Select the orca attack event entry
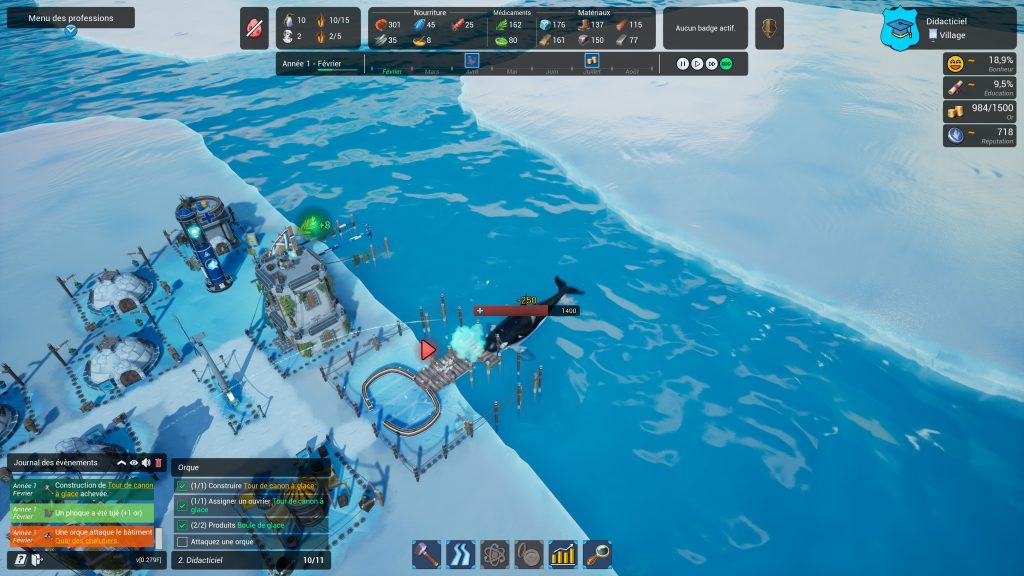The height and width of the screenshot is (576, 1024). 88,537
